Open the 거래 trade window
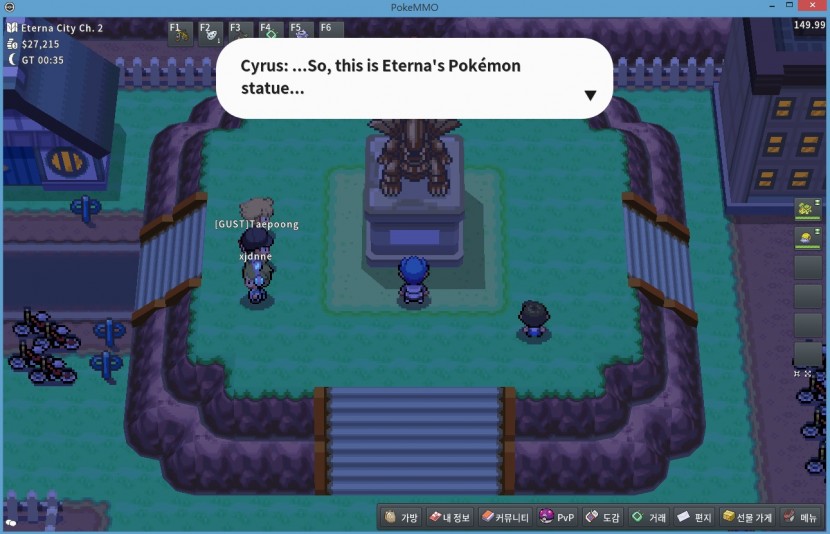 tap(648, 517)
